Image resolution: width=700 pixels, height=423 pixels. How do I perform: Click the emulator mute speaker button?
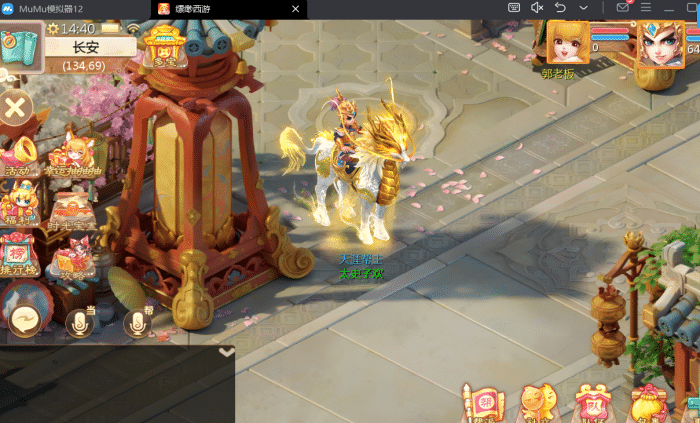click(537, 8)
